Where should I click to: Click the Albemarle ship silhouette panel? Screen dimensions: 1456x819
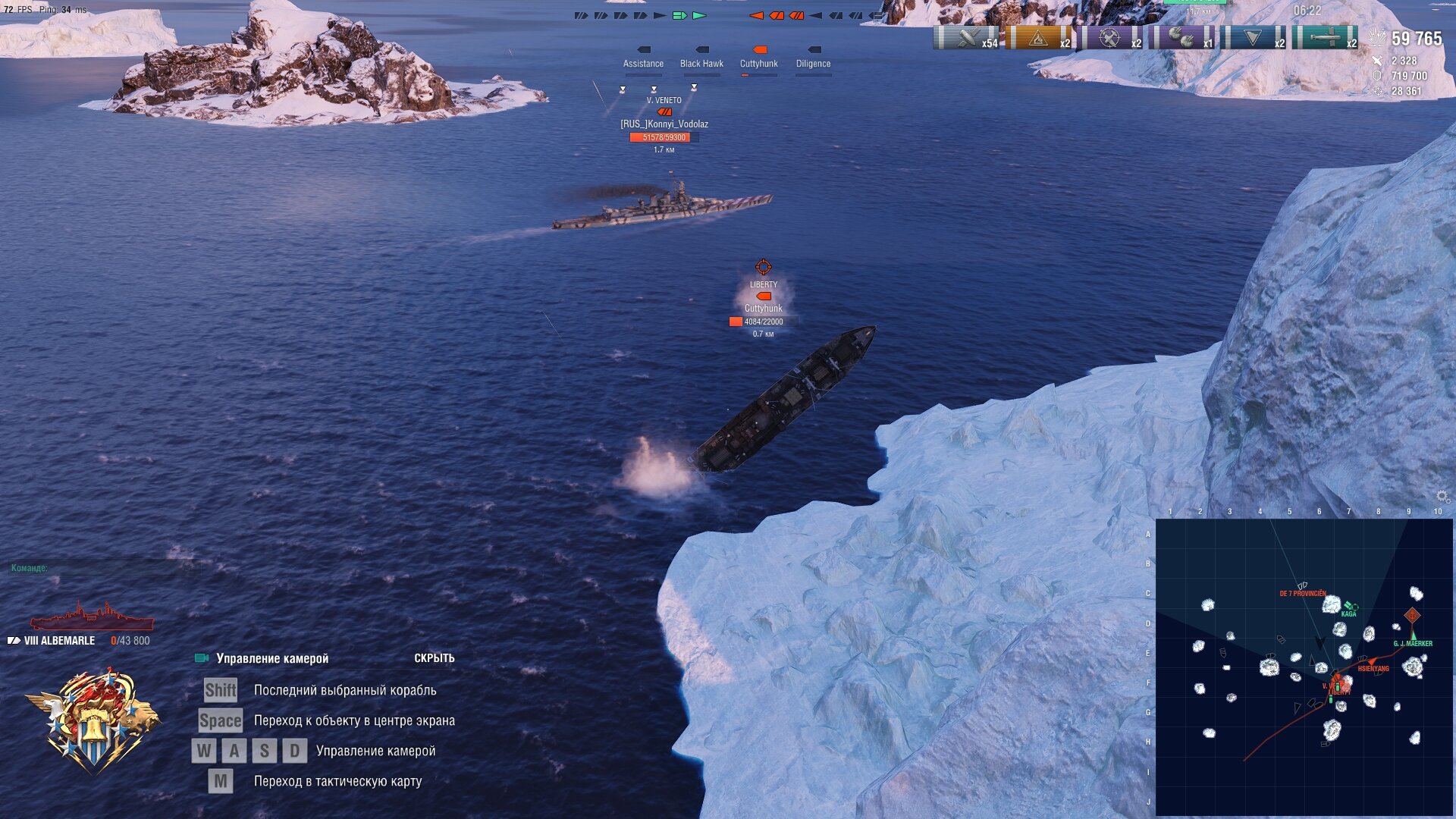[x=91, y=617]
